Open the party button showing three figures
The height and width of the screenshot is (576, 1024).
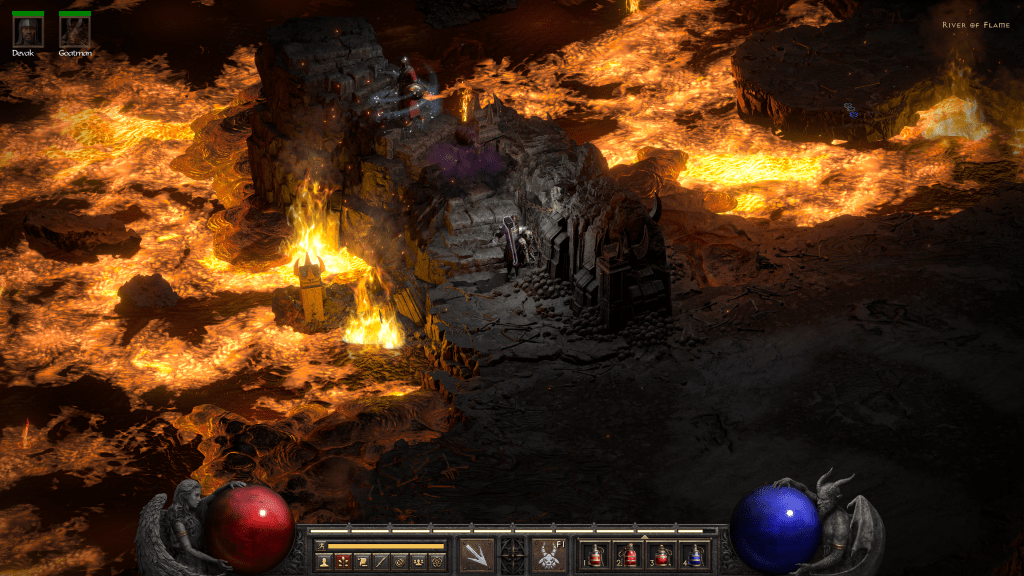418,562
